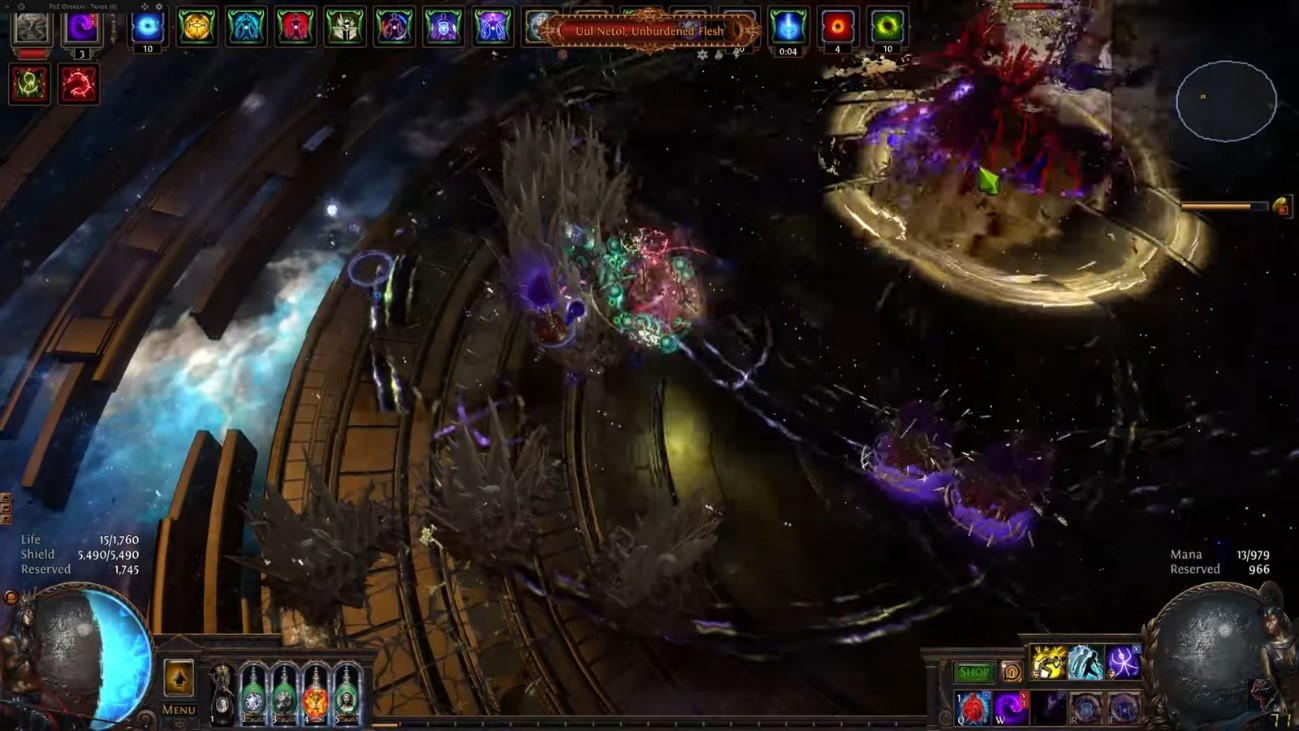Drink the unique flask in slot 1
Screen dimensions: 1299x731
point(223,695)
